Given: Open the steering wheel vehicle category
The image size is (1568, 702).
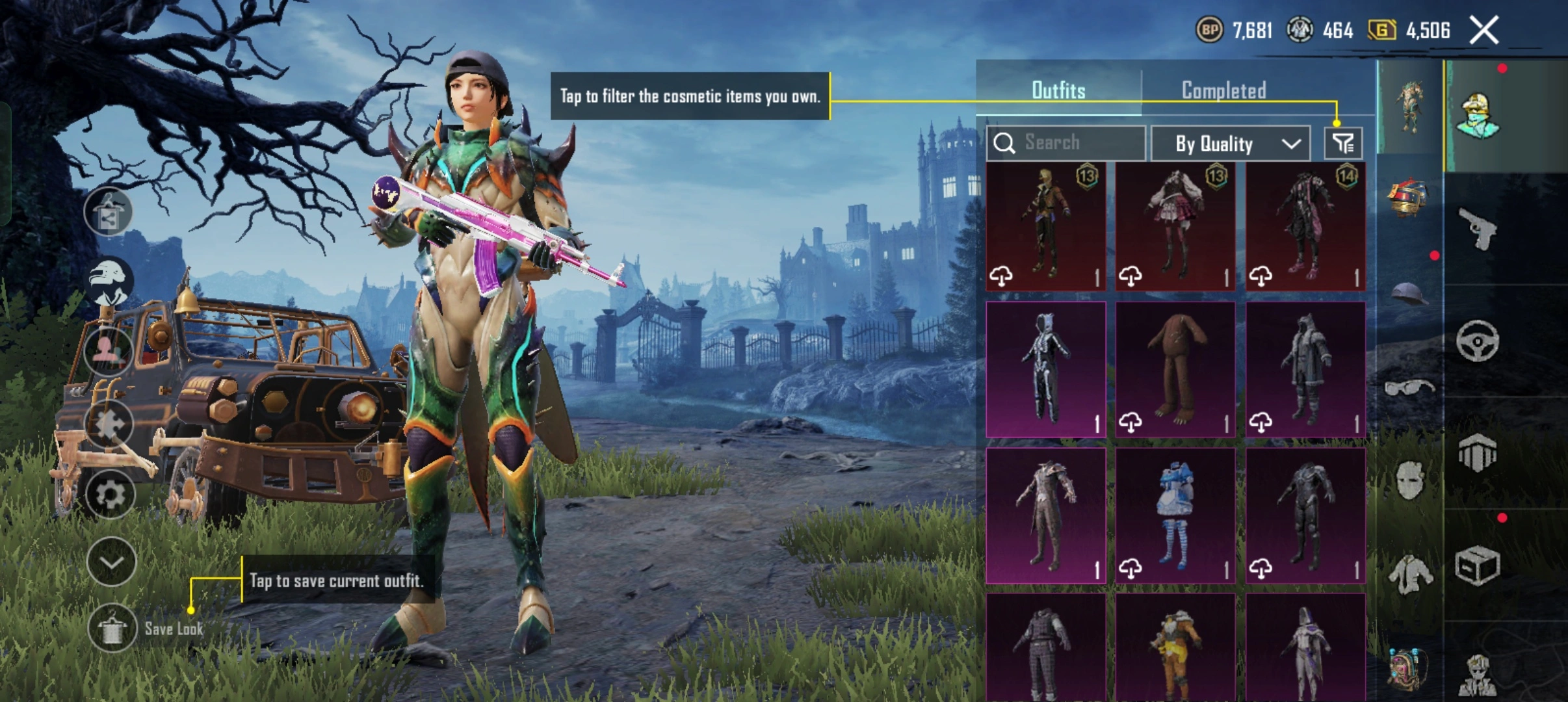Looking at the screenshot, I should point(1477,341).
